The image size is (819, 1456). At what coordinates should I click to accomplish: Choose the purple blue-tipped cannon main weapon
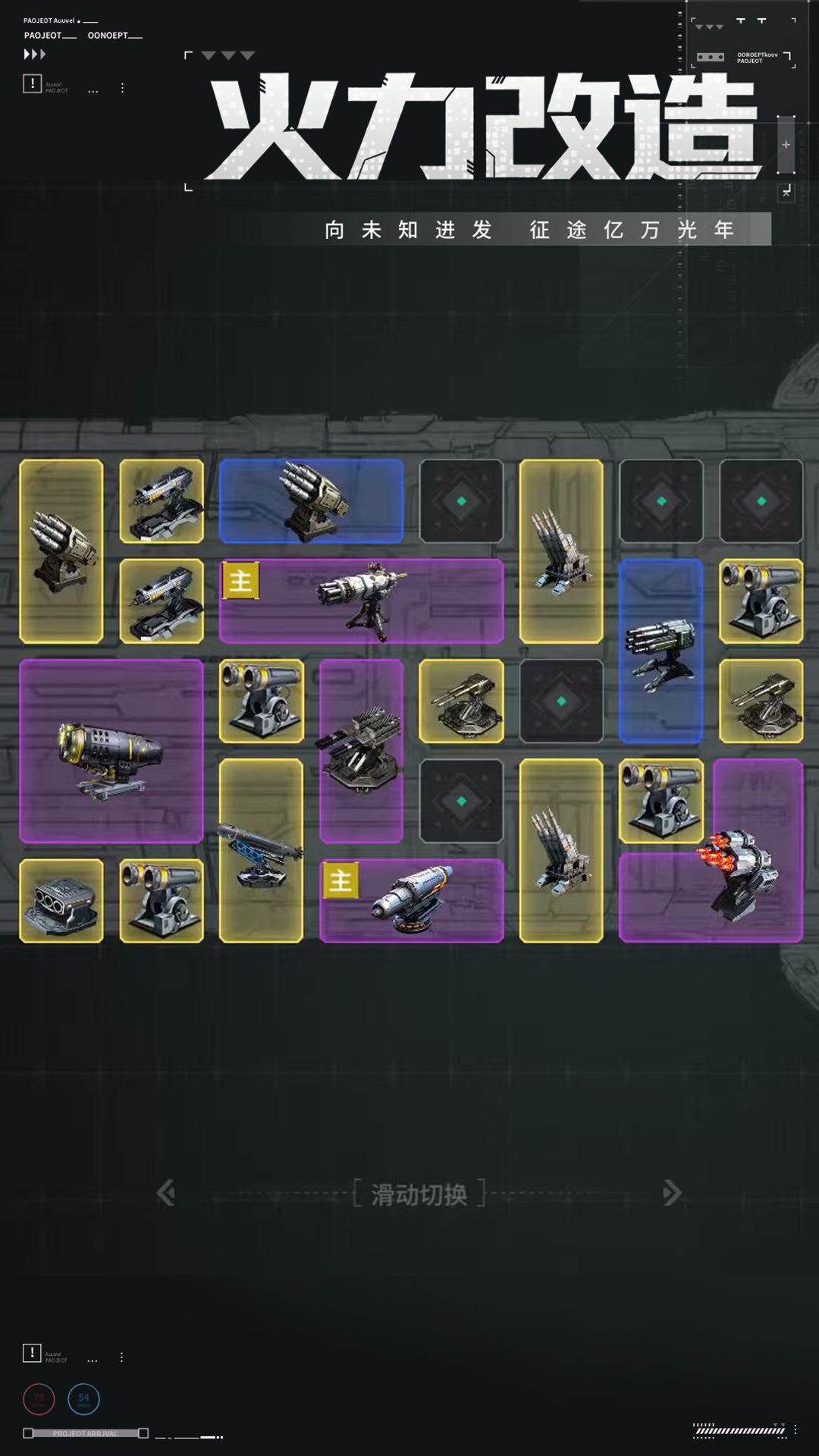412,900
